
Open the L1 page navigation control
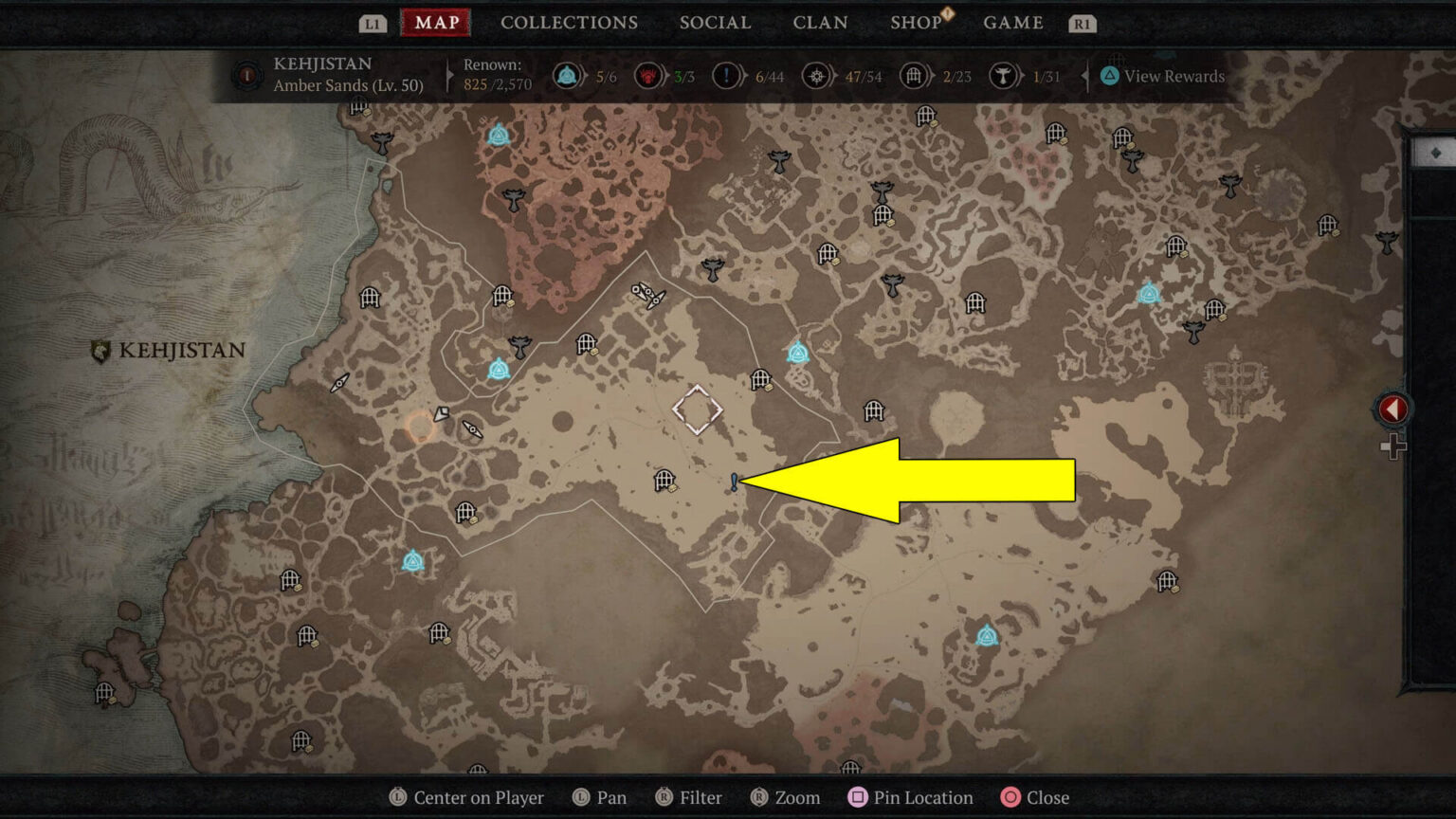(372, 23)
